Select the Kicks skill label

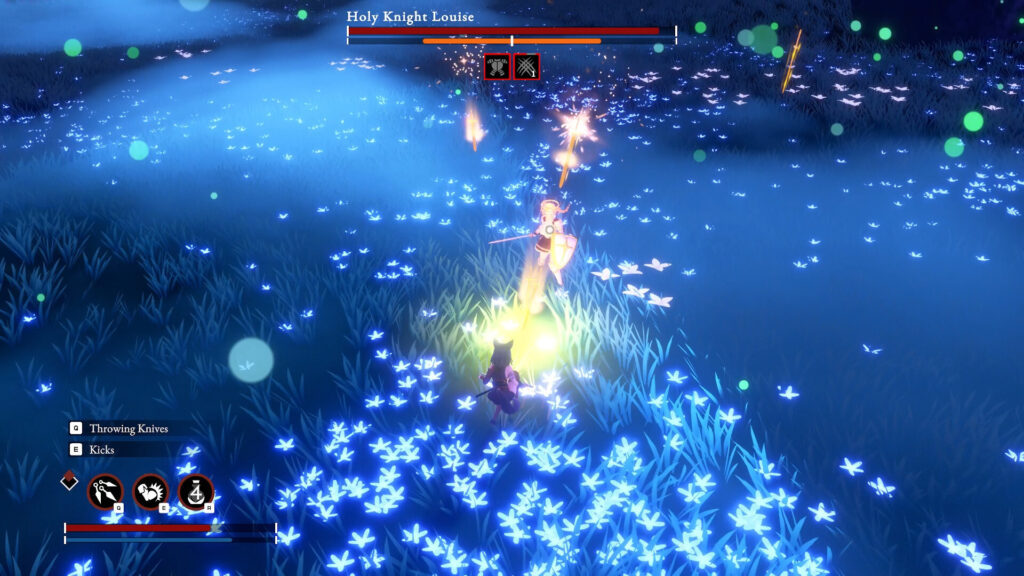click(102, 450)
